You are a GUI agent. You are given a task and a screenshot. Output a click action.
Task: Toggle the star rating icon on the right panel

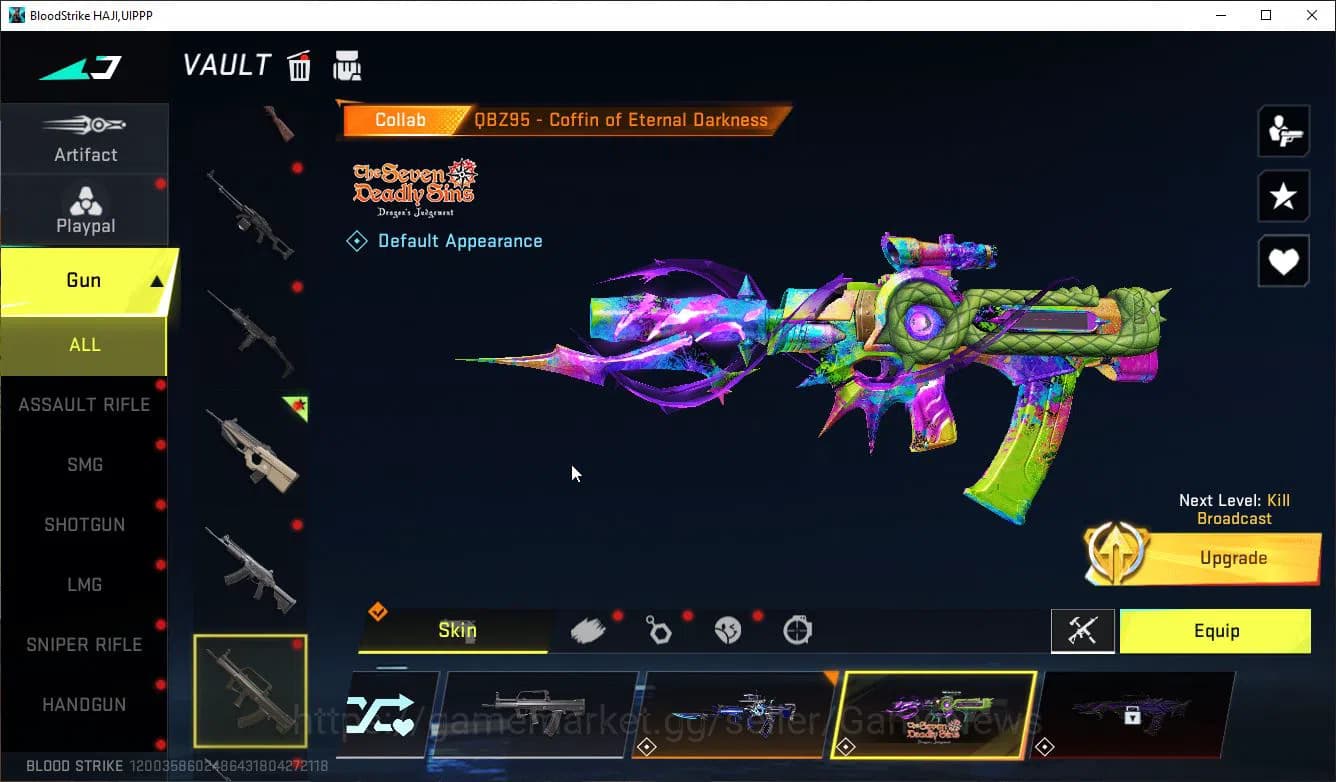(x=1283, y=196)
